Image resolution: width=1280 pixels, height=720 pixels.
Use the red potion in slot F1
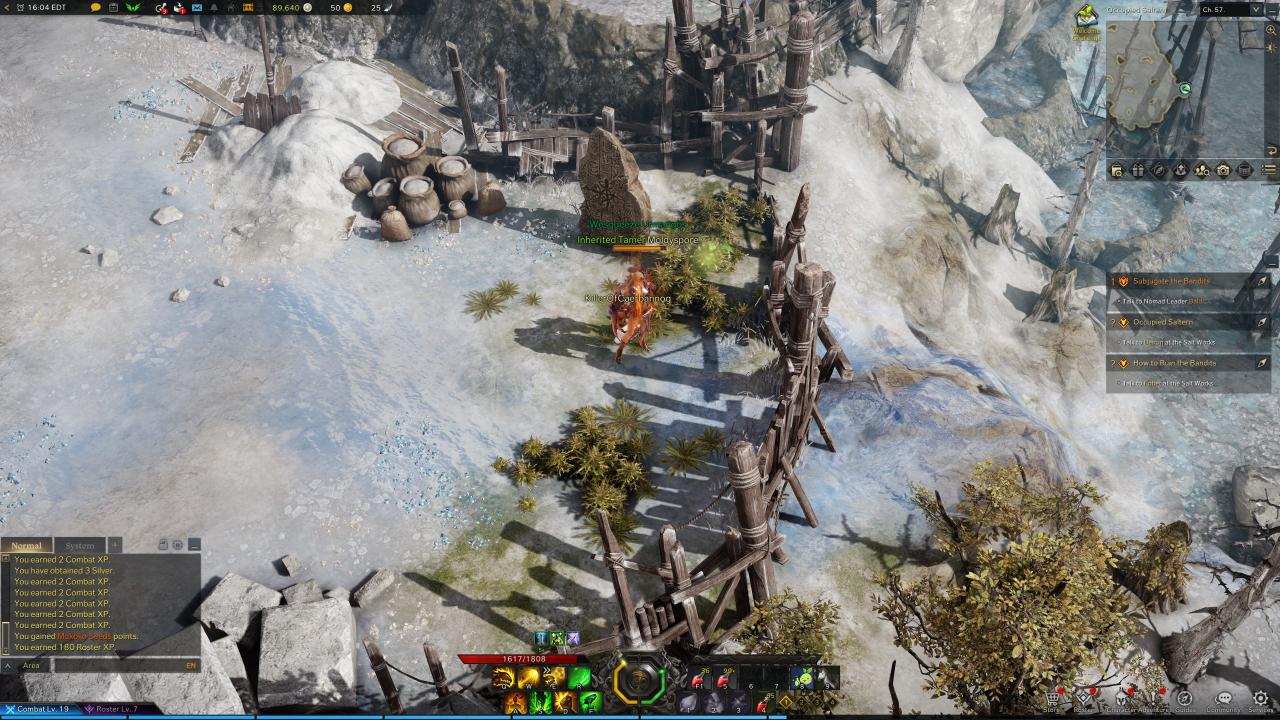point(698,679)
